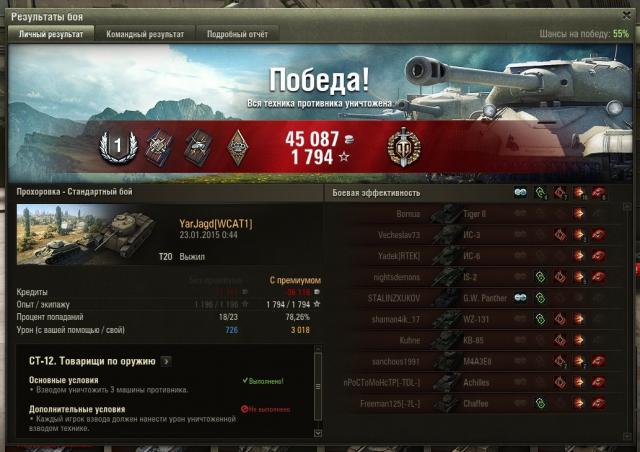Click the mission panel scroll-down arrow
This screenshot has height=452, width=640.
coord(319,434)
